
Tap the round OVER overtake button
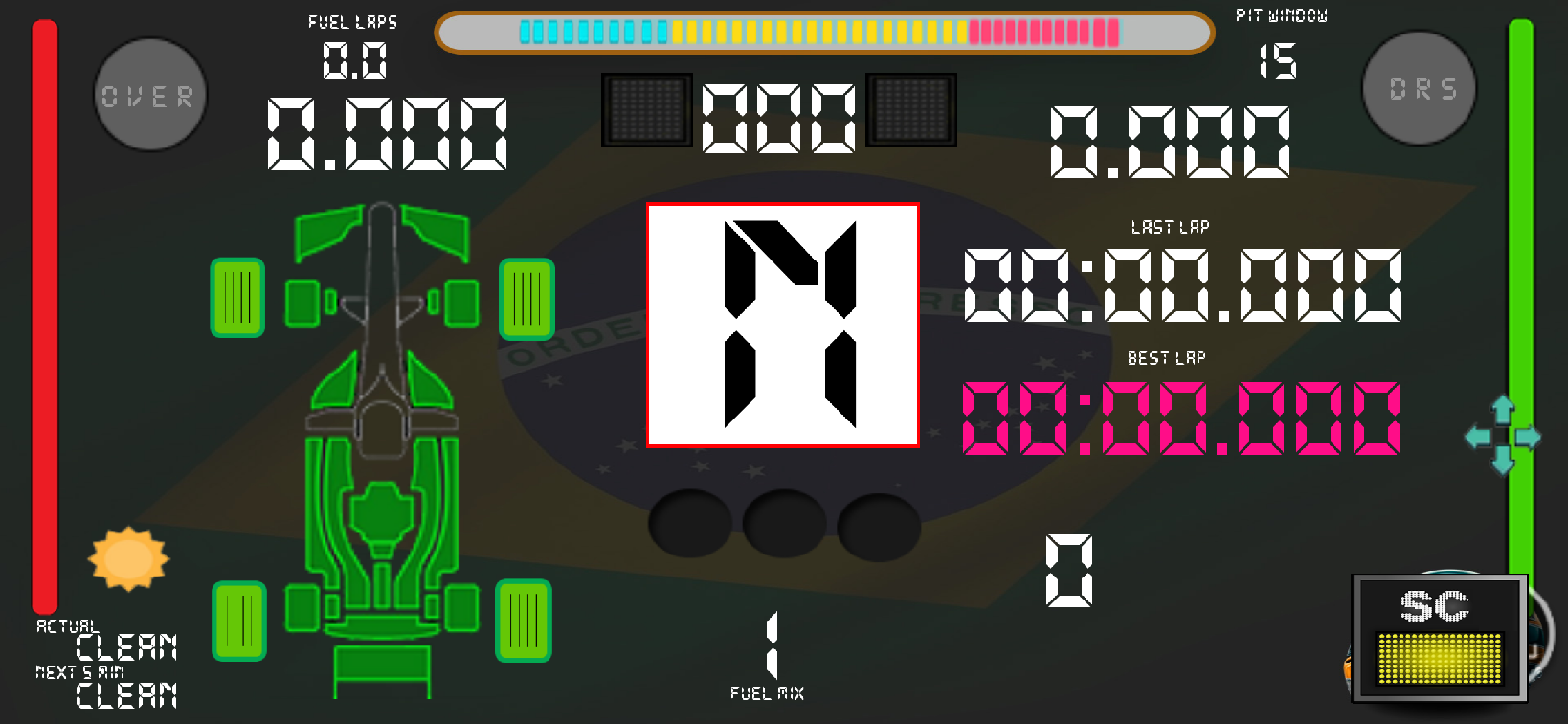pos(150,95)
